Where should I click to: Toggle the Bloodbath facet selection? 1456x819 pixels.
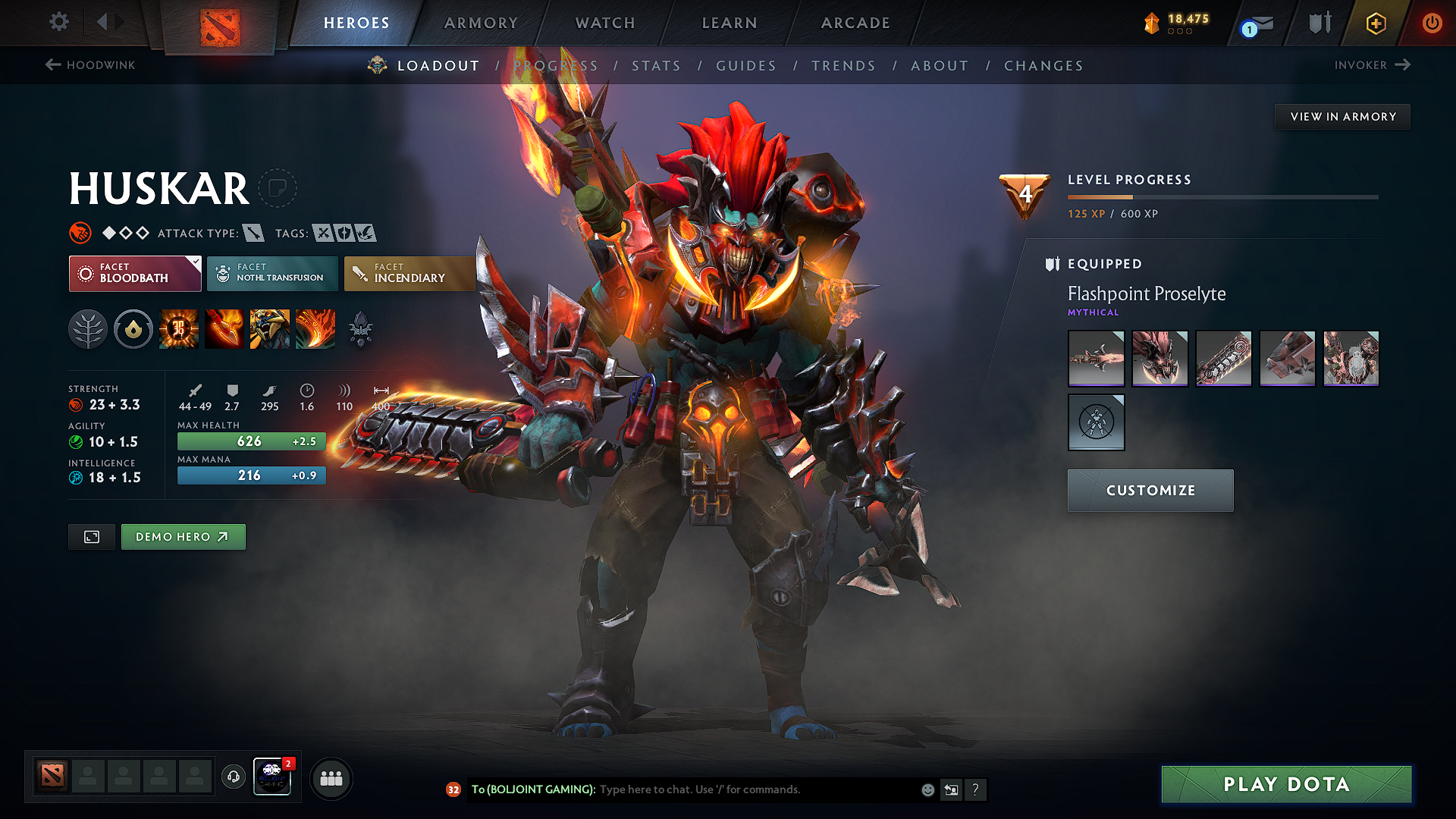[134, 273]
